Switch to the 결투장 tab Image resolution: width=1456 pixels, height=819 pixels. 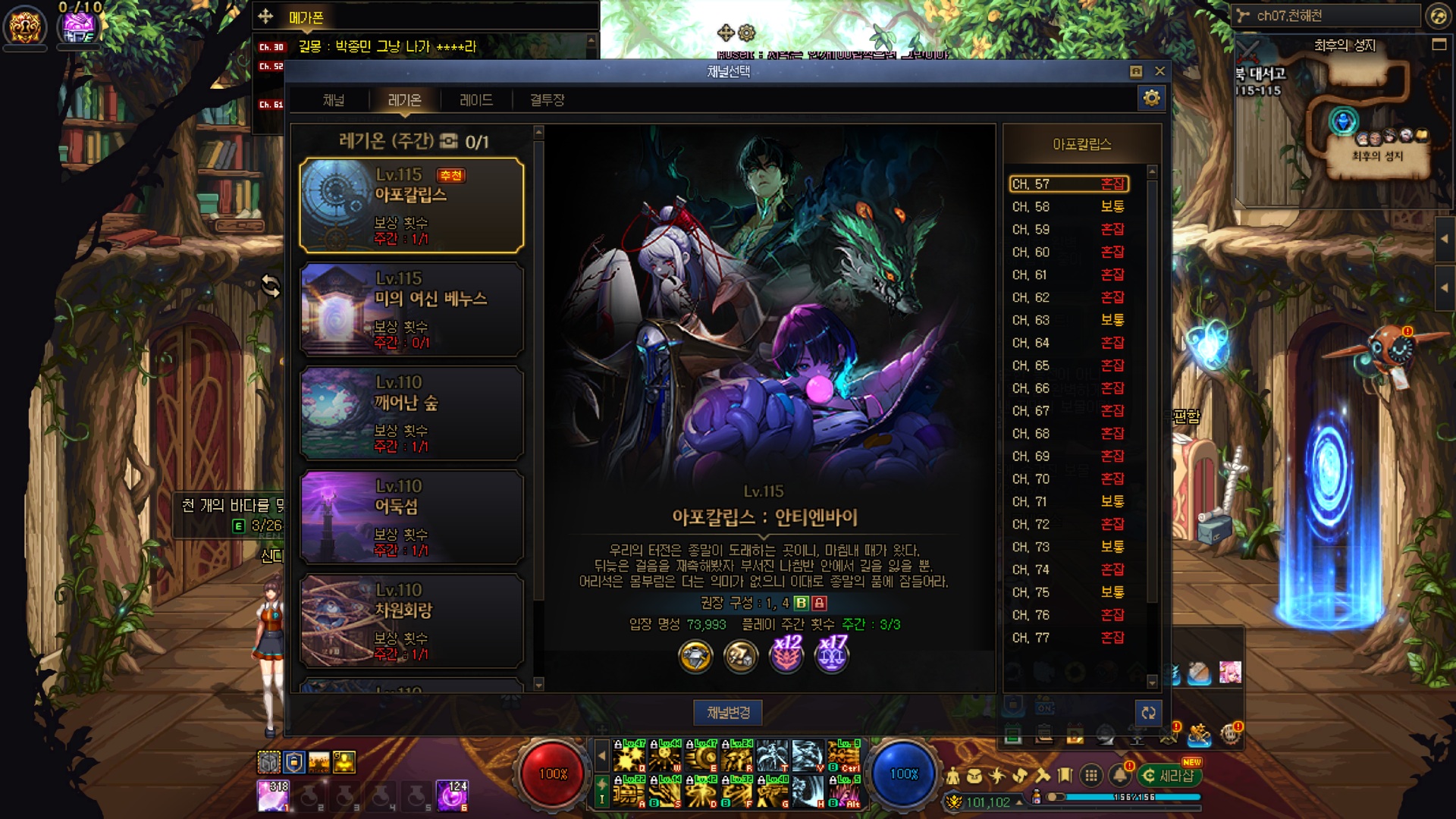click(x=547, y=100)
